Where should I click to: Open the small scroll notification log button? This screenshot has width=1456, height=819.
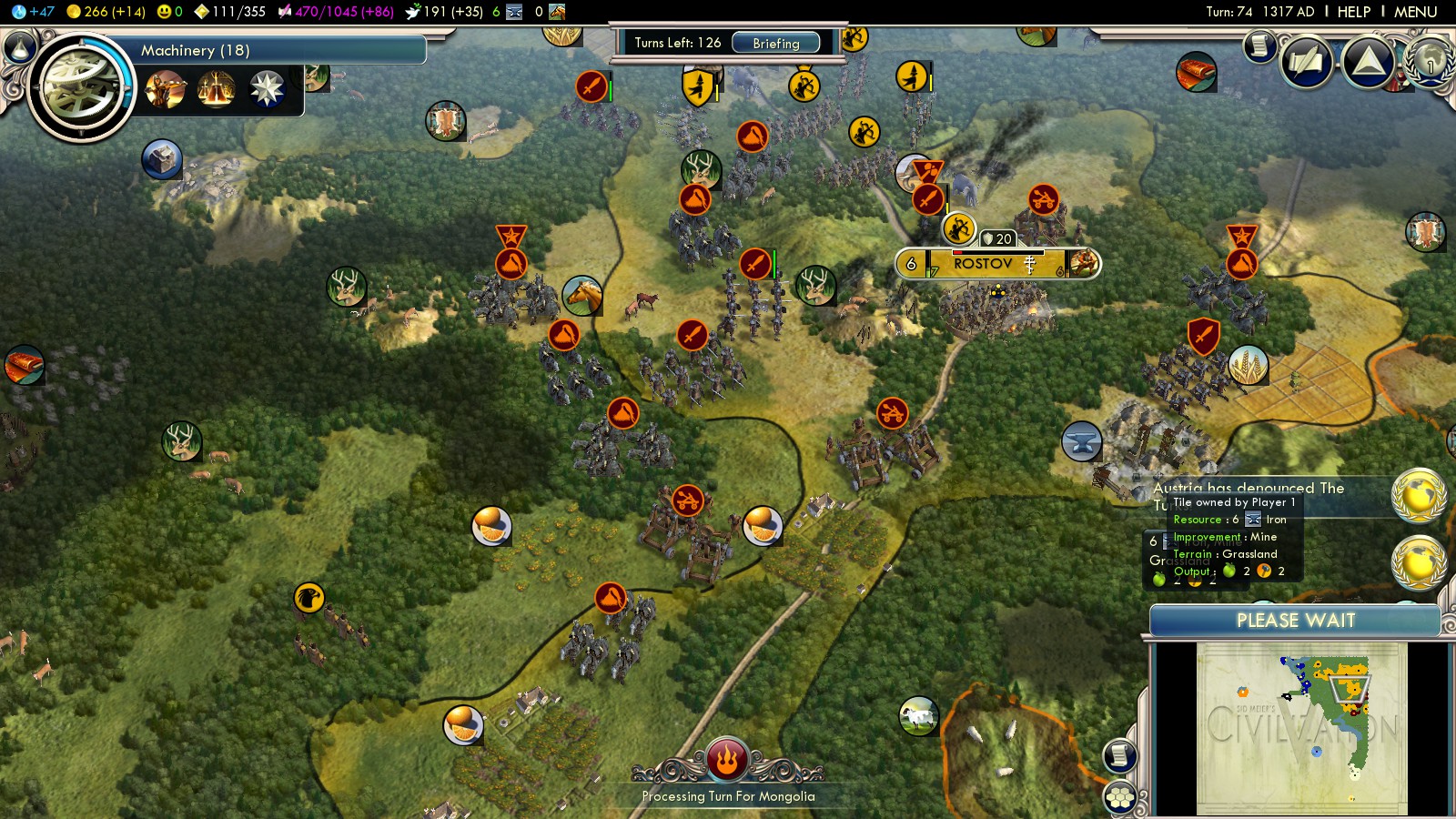(1260, 45)
